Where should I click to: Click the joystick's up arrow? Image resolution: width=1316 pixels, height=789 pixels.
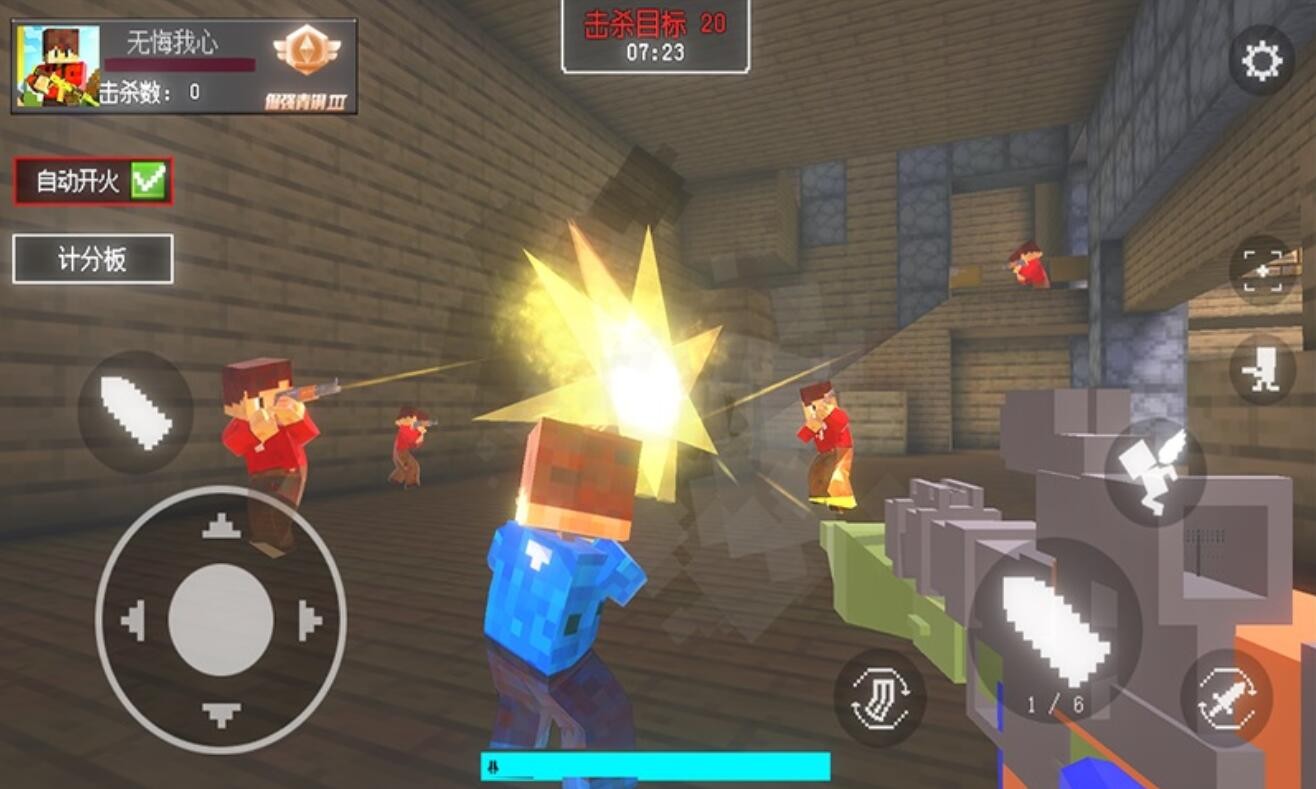[221, 526]
